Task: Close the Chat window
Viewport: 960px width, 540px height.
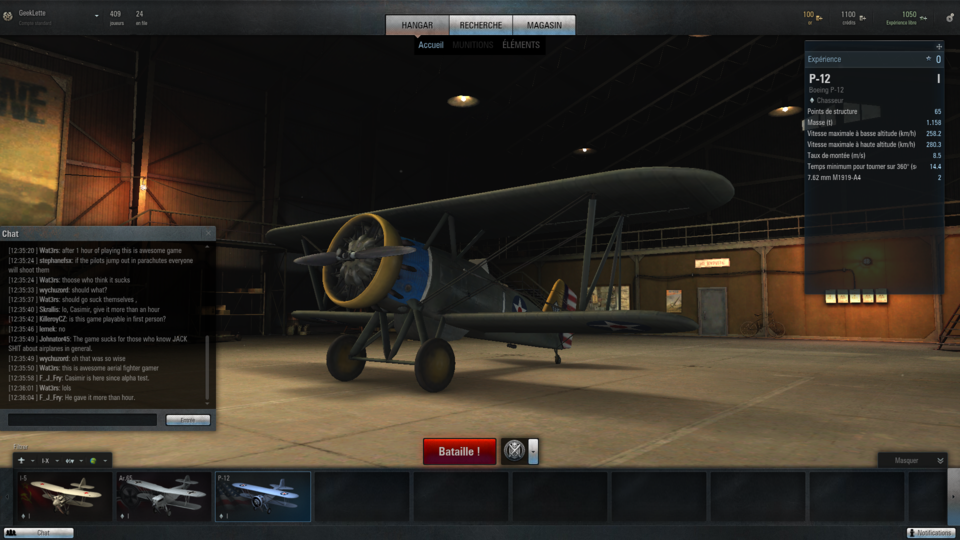Action: pyautogui.click(x=208, y=233)
